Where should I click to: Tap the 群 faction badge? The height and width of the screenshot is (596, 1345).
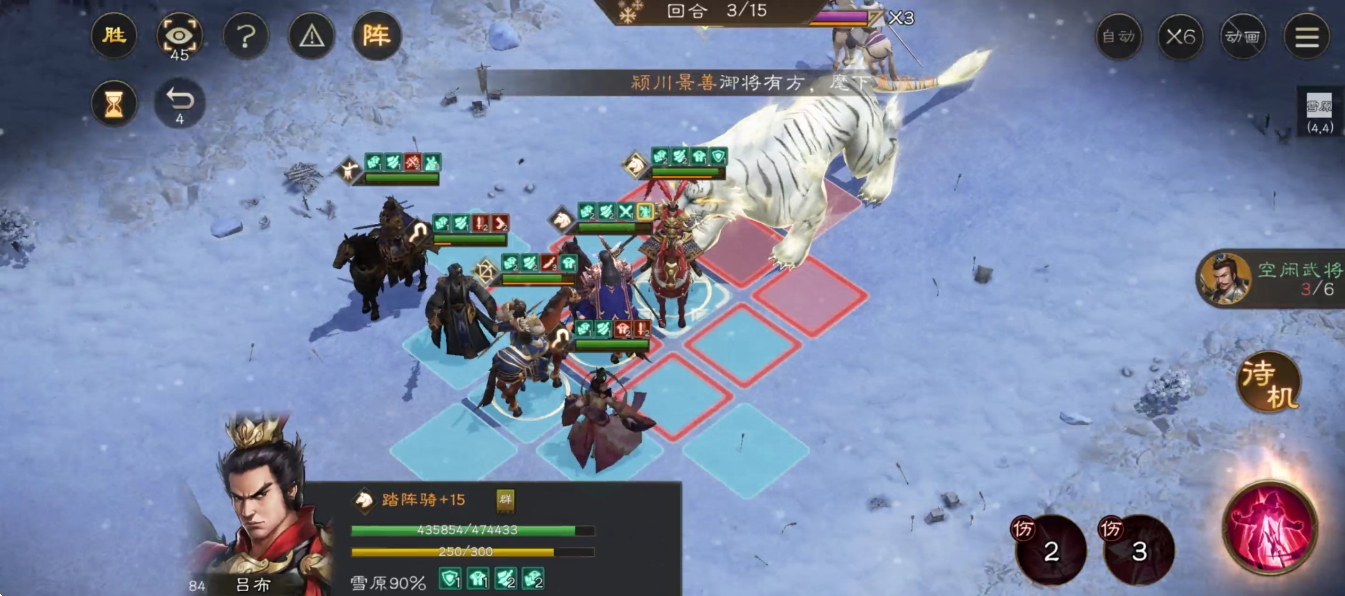pos(506,500)
